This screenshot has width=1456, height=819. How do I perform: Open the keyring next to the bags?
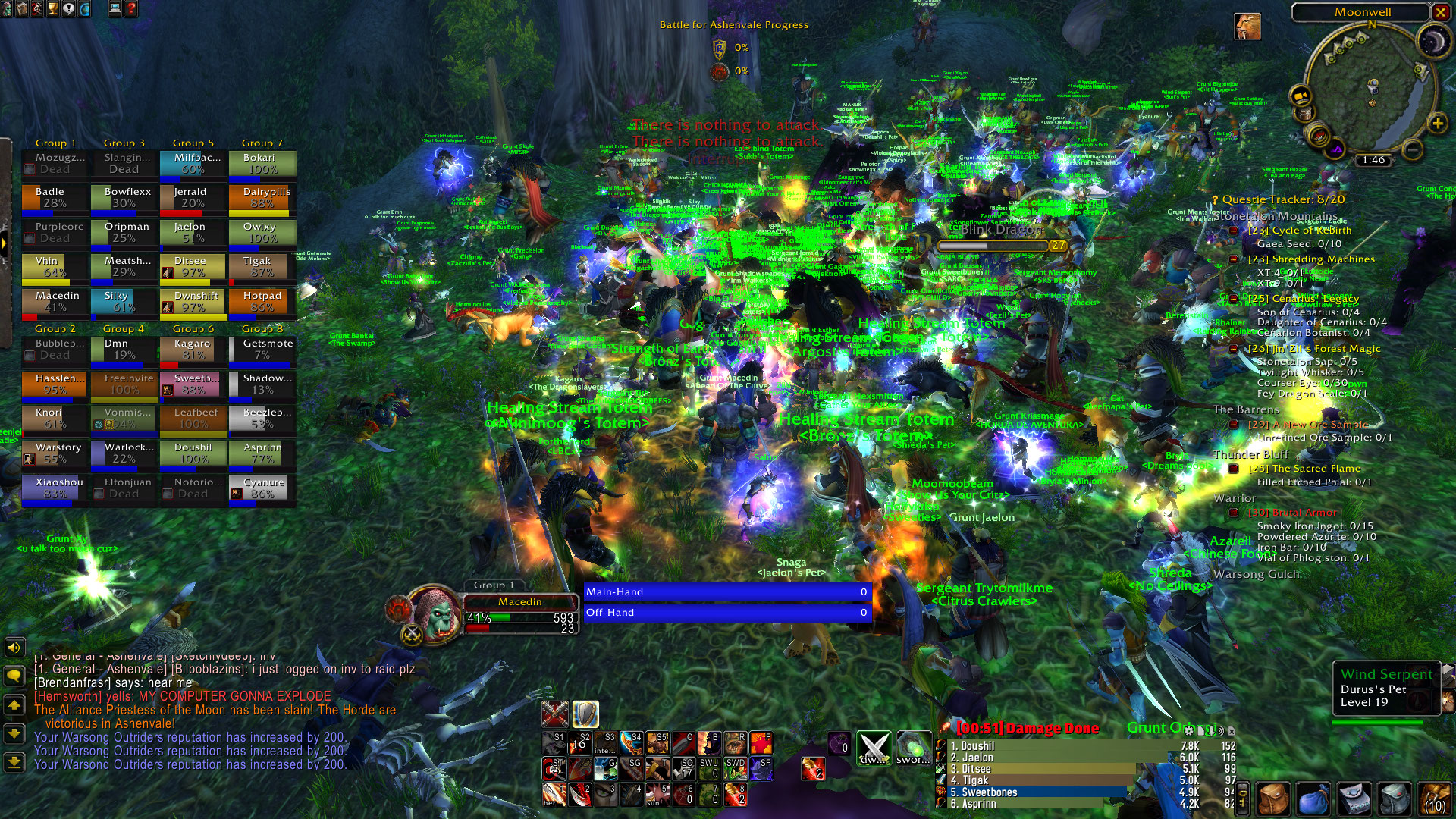(x=1243, y=799)
